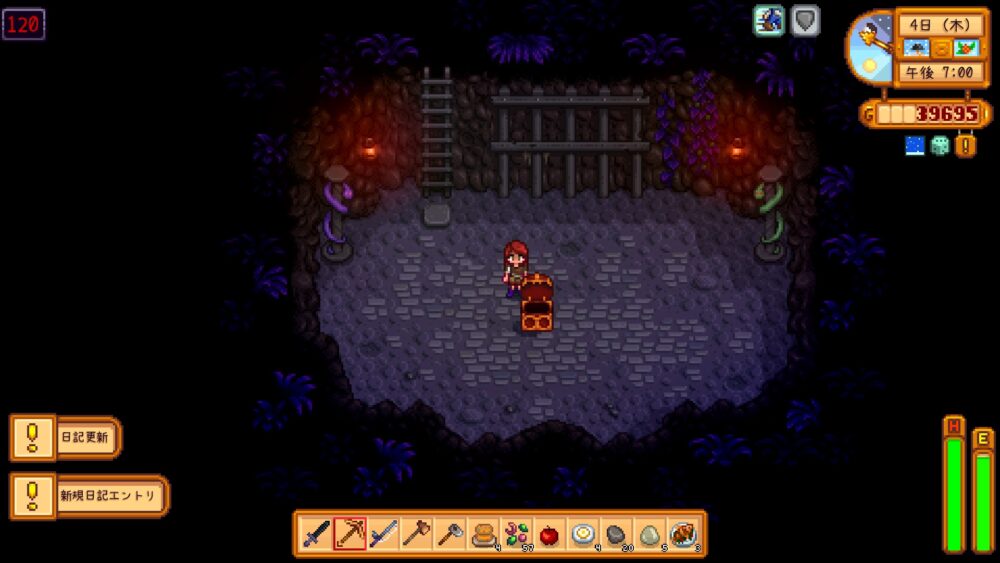This screenshot has height=563, width=1000.
Task: Select the dark sword hotbar slot
Action: [x=317, y=534]
